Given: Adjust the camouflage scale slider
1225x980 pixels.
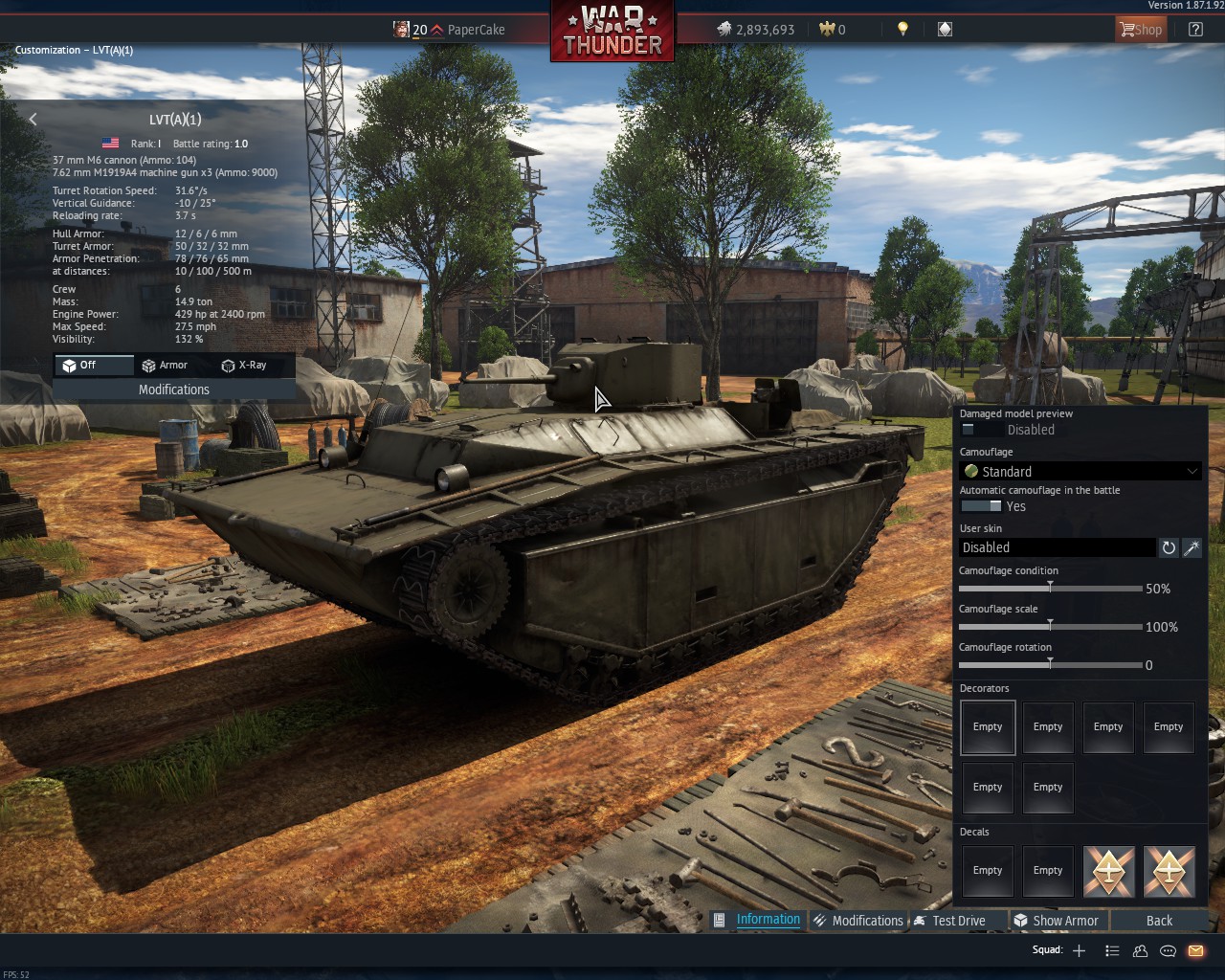Looking at the screenshot, I should click(1050, 626).
